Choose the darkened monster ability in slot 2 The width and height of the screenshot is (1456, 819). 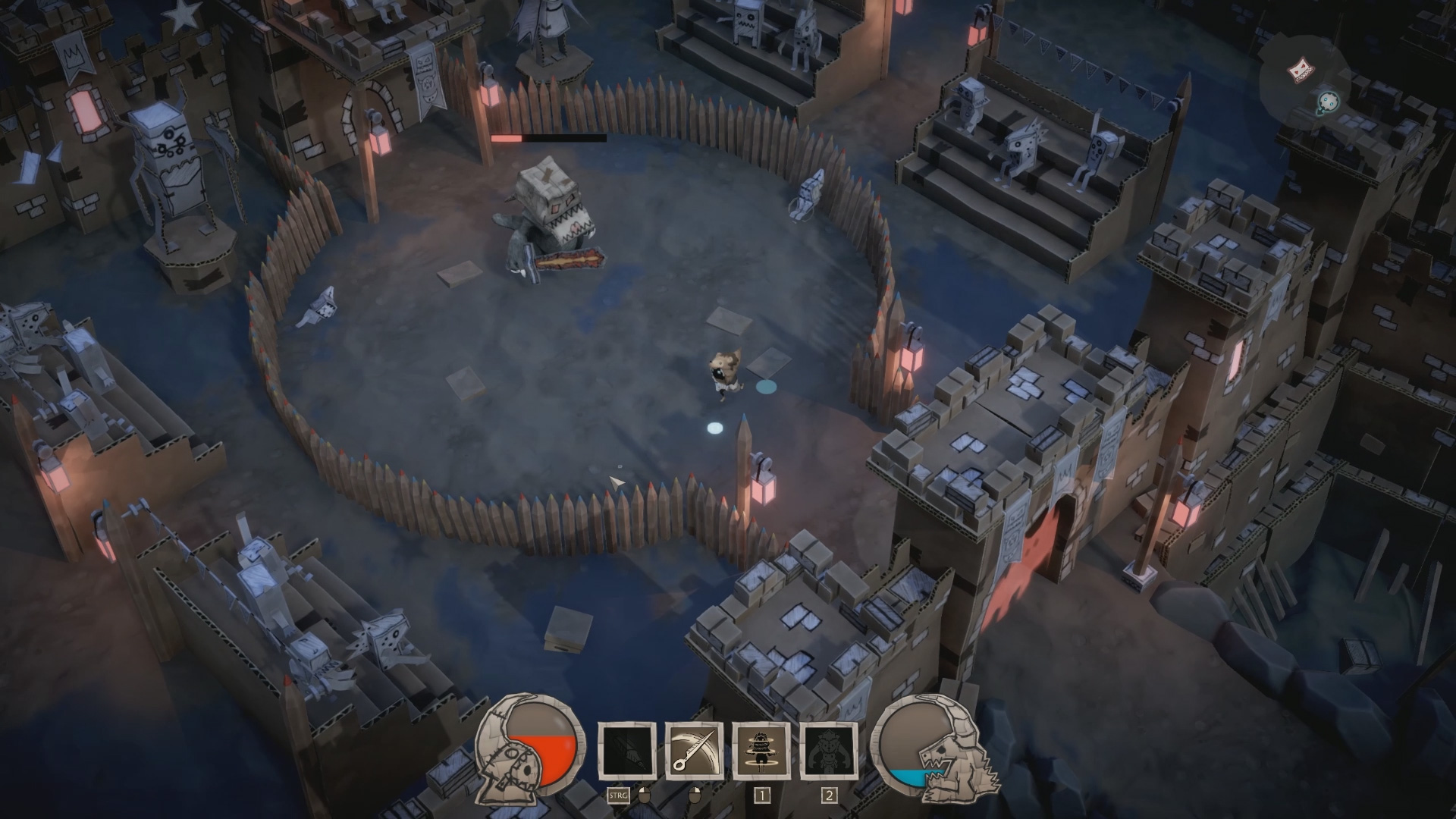tap(829, 751)
